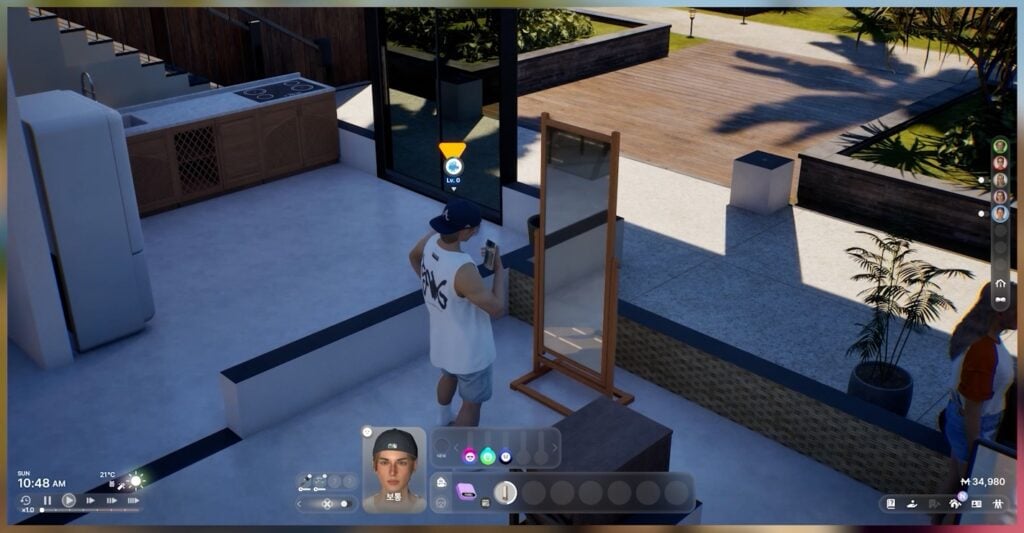Select the green need icon
1024x533 pixels.
[x=488, y=456]
